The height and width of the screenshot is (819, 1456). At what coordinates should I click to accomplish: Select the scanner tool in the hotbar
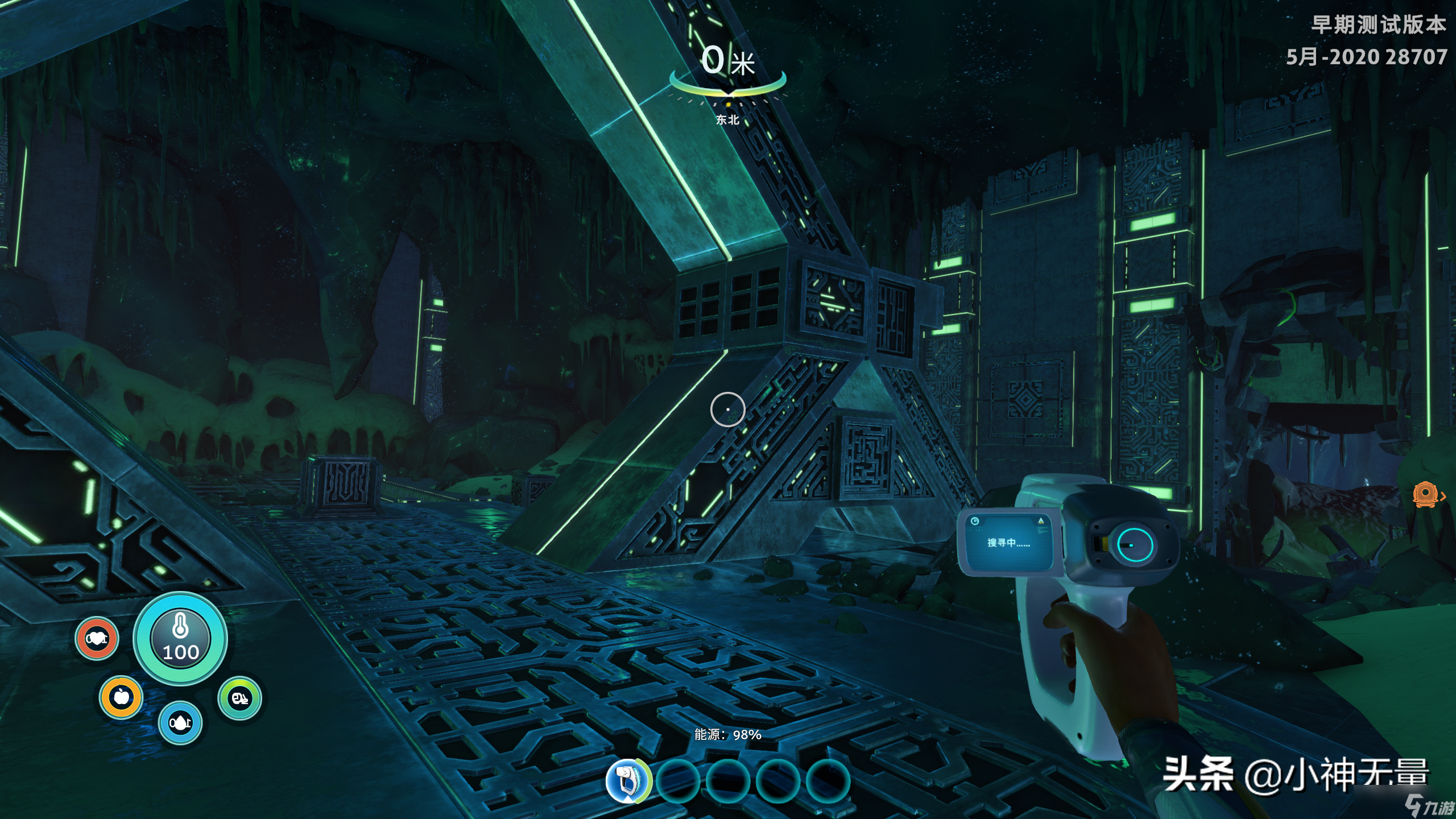click(627, 781)
